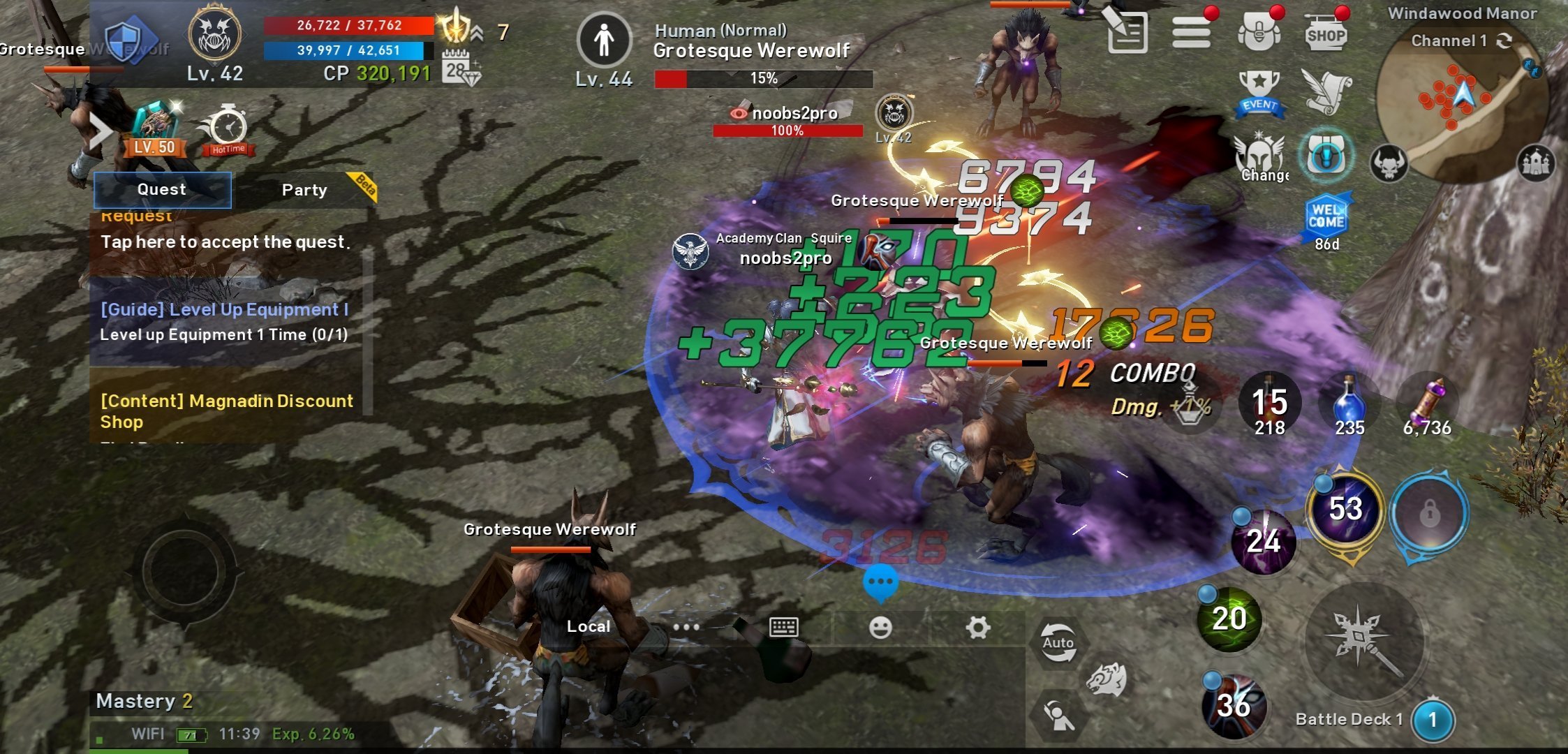This screenshot has height=754, width=1568.
Task: Switch to the Party tab
Action: (304, 190)
